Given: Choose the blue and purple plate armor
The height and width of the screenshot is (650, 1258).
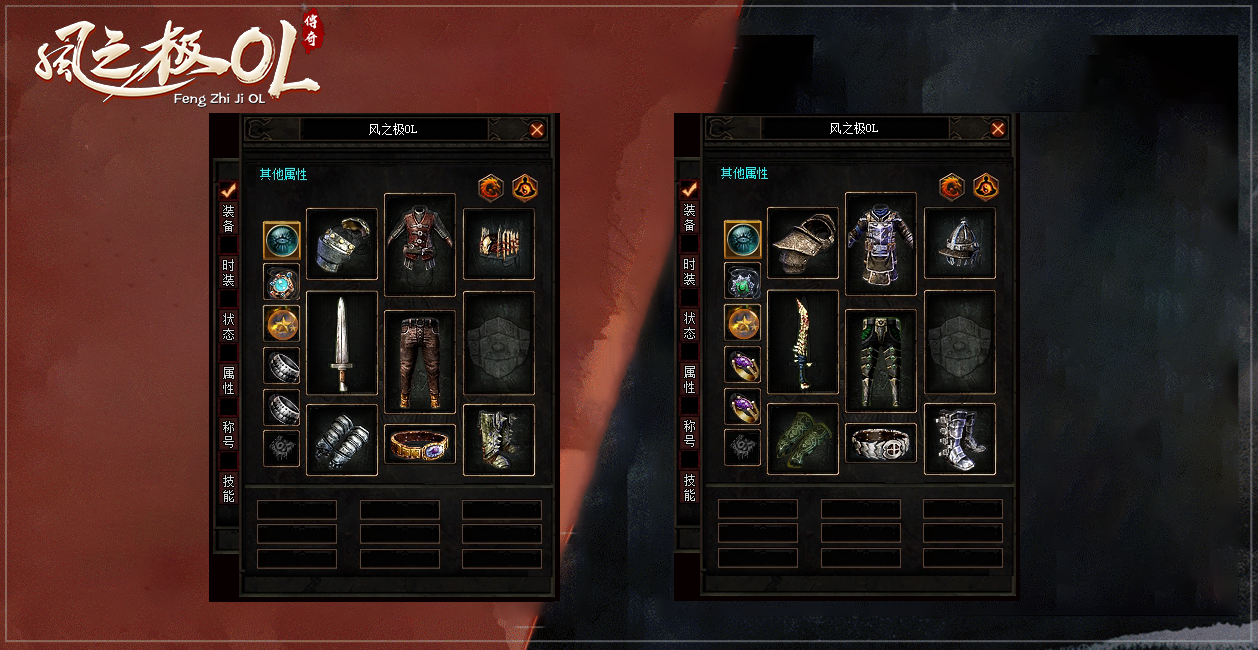Looking at the screenshot, I should 881,244.
